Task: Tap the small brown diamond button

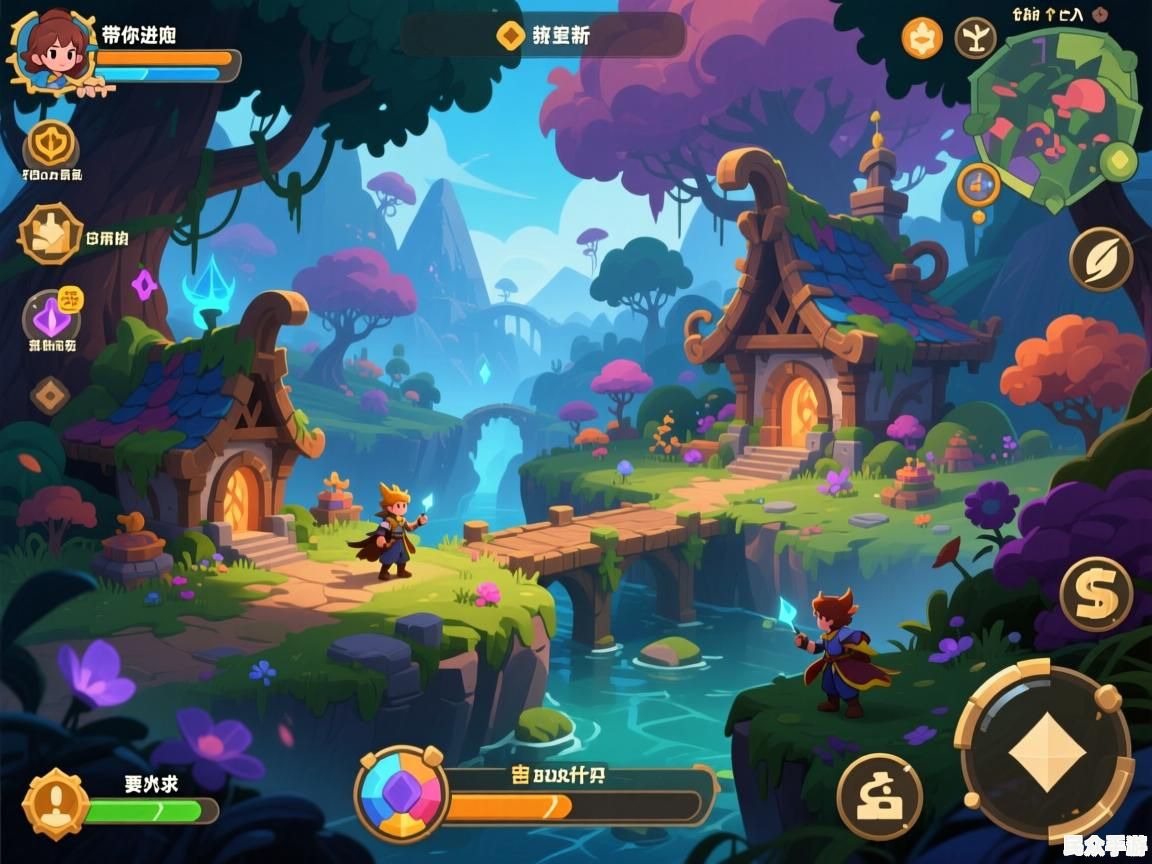Action: pos(50,395)
